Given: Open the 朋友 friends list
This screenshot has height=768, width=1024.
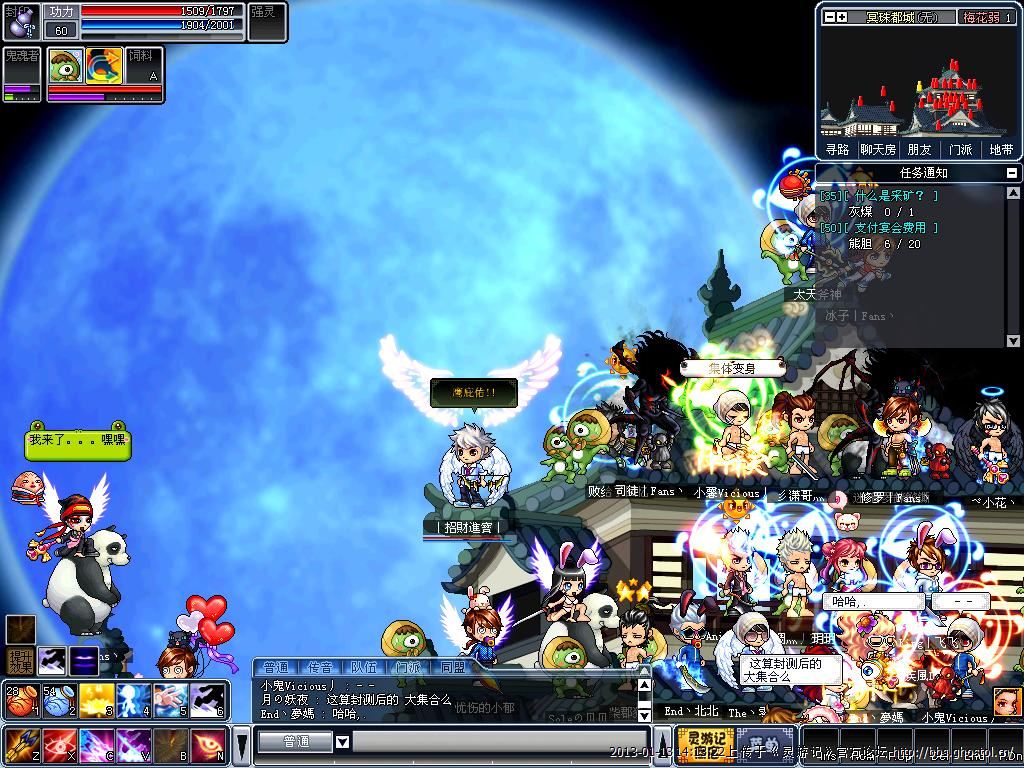Looking at the screenshot, I should pyautogui.click(x=919, y=149).
